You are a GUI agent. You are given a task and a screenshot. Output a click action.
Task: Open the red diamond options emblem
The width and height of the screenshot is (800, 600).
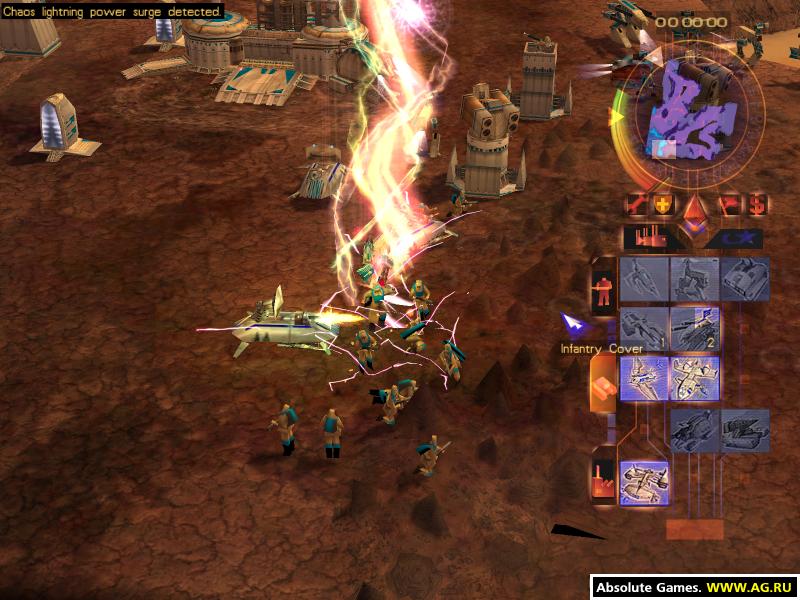click(694, 209)
